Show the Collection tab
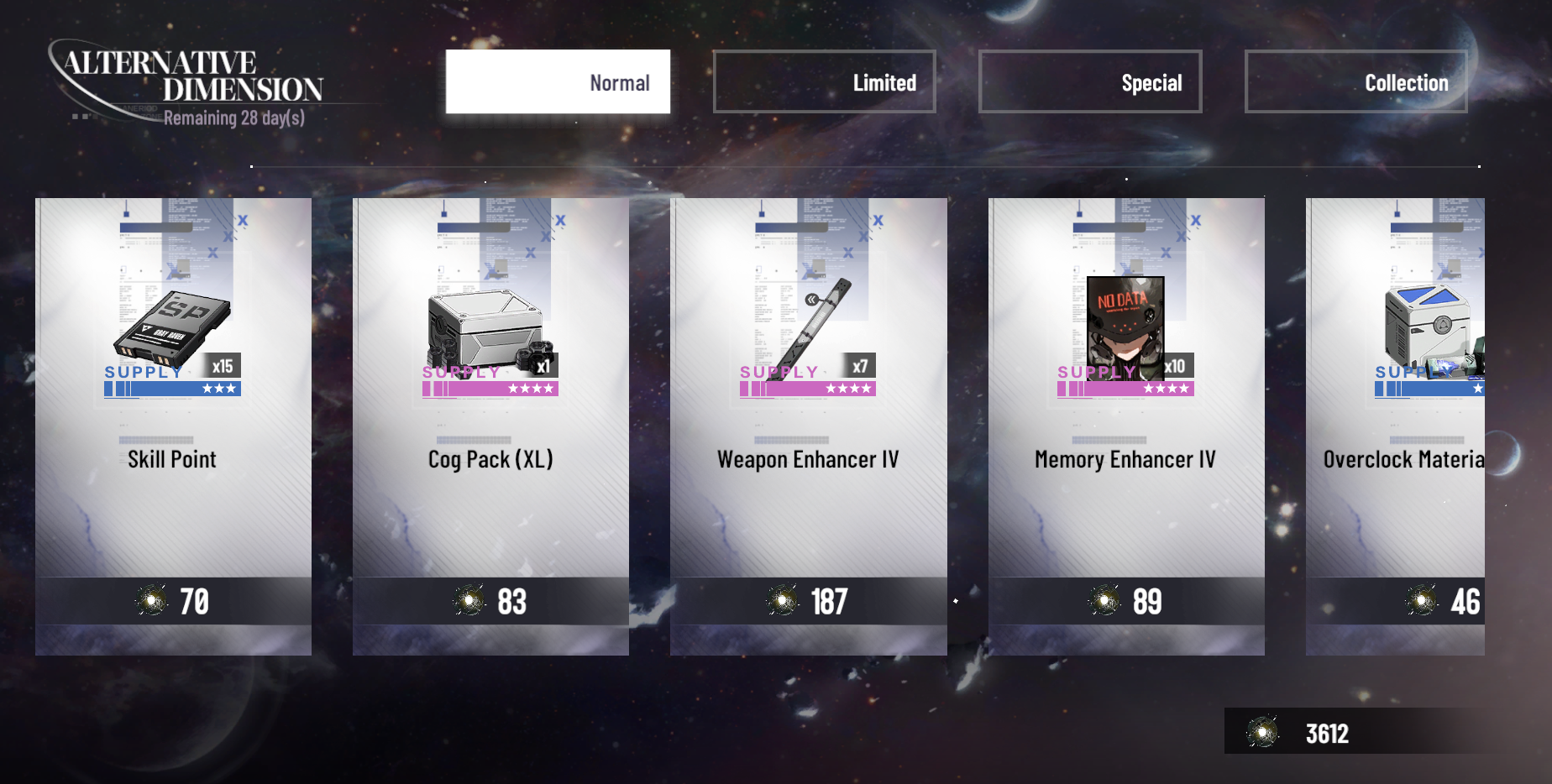 click(x=1355, y=81)
